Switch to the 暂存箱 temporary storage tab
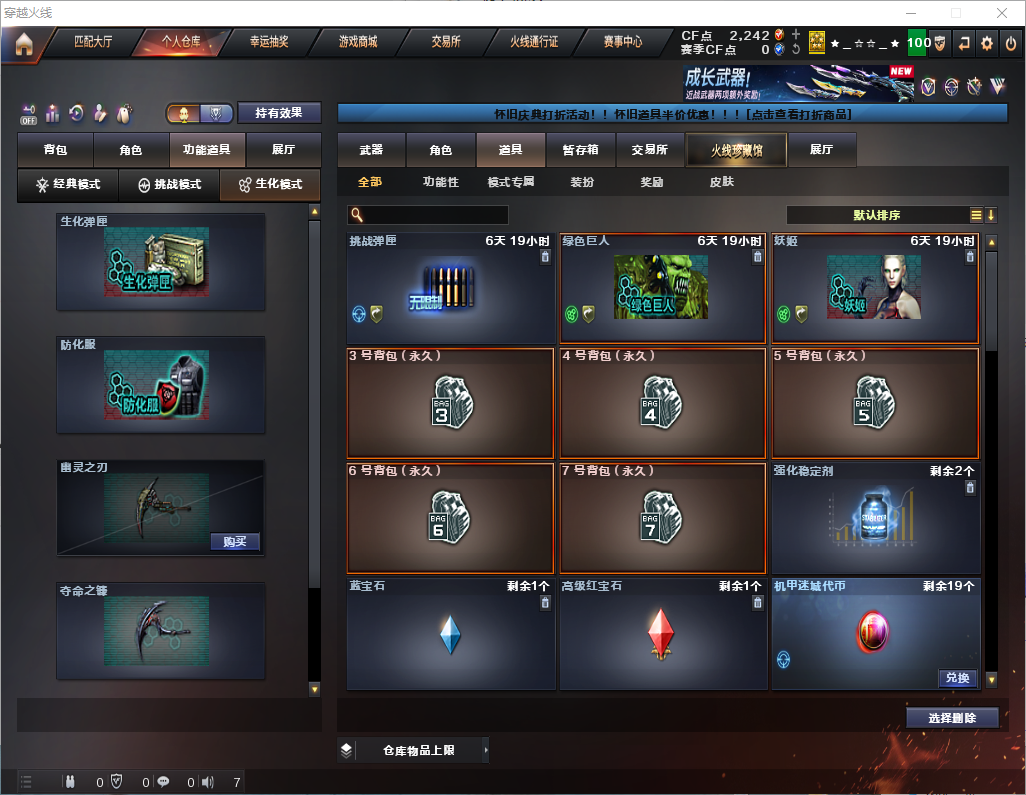This screenshot has width=1026, height=795. coord(580,150)
